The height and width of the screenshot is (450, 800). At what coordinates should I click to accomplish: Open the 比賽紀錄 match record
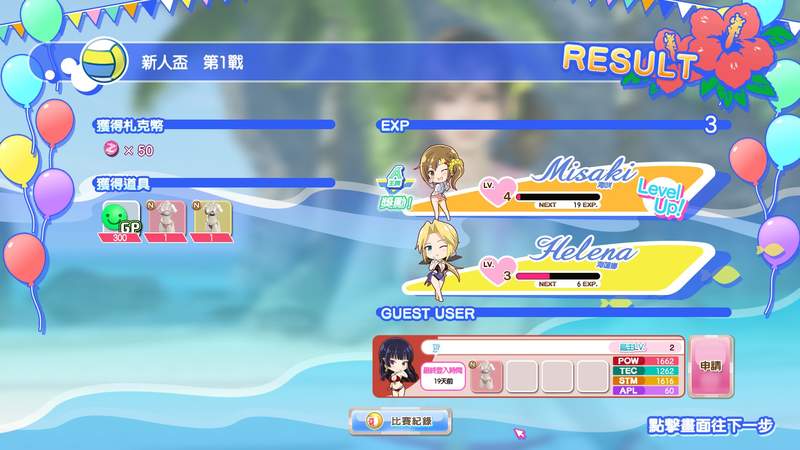tap(400, 421)
